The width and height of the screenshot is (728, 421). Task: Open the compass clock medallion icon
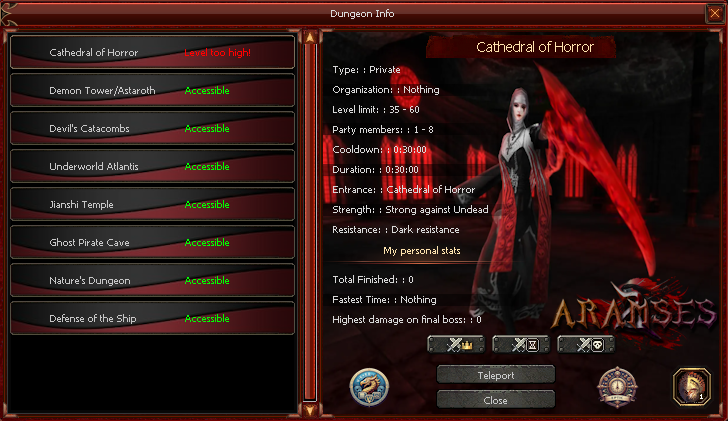pyautogui.click(x=615, y=387)
